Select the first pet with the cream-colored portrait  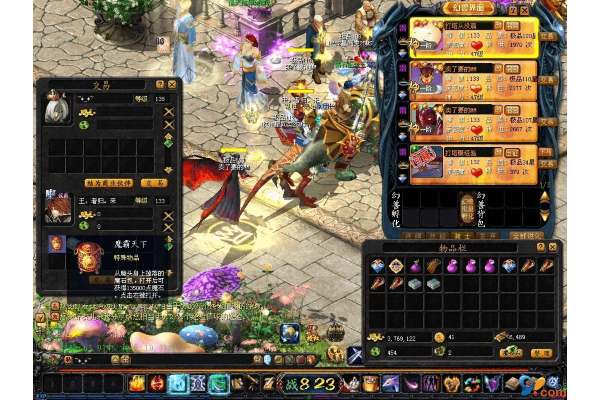(426, 32)
